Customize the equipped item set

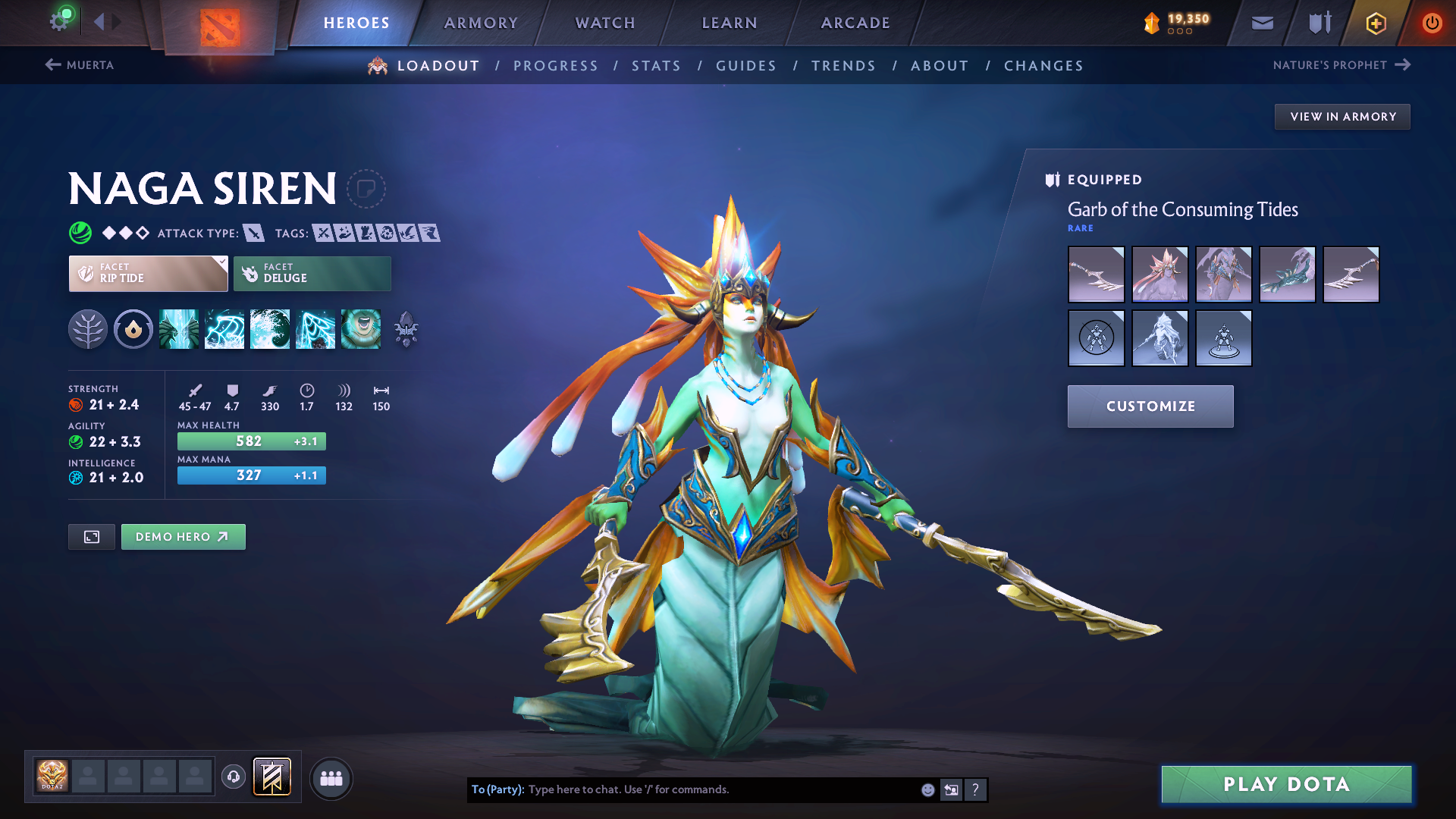click(1150, 406)
